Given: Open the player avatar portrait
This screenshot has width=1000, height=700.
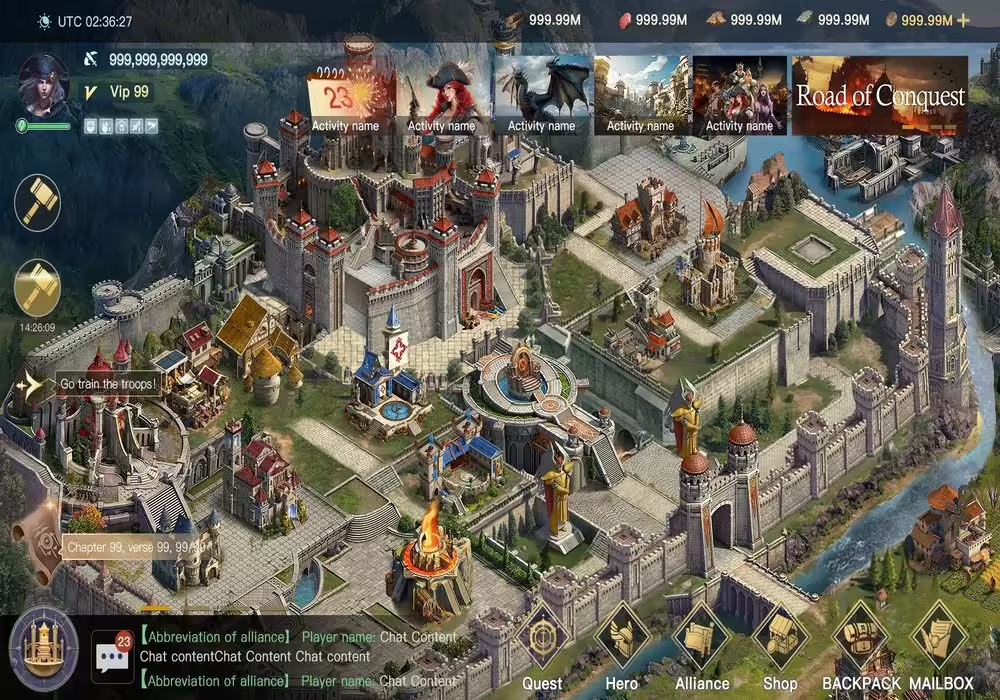Looking at the screenshot, I should 44,86.
